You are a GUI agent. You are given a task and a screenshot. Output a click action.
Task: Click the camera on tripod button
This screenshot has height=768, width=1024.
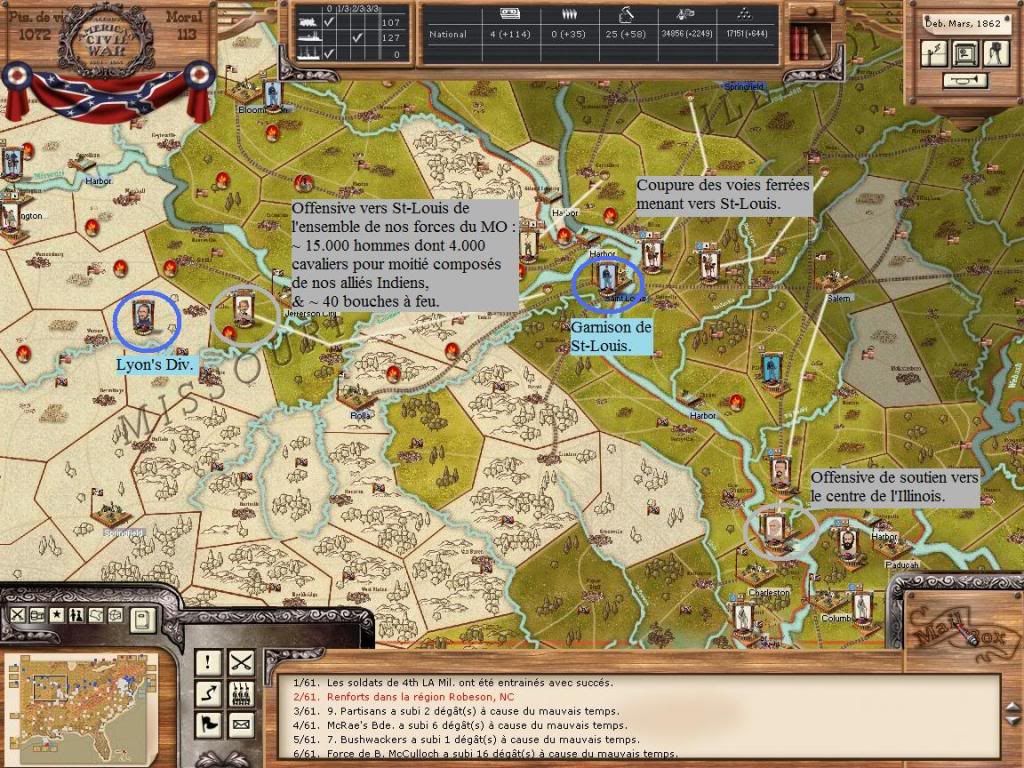[995, 54]
